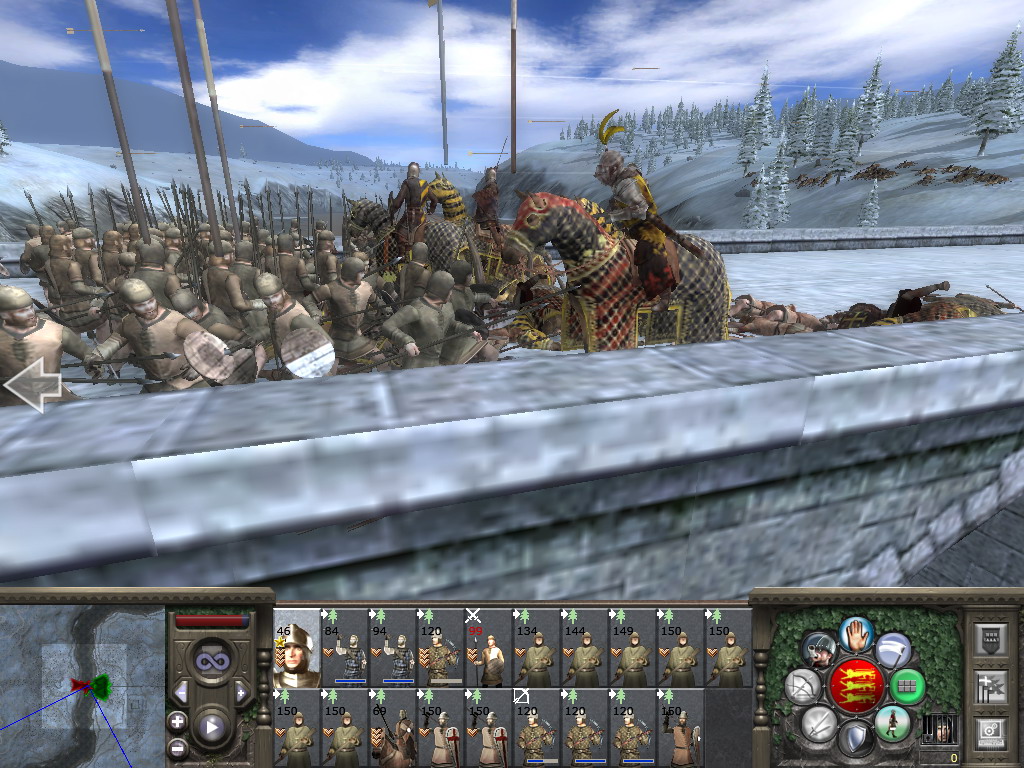The image size is (1024, 768).
Task: Zoom in the minimap with the plus button
Action: (x=178, y=721)
